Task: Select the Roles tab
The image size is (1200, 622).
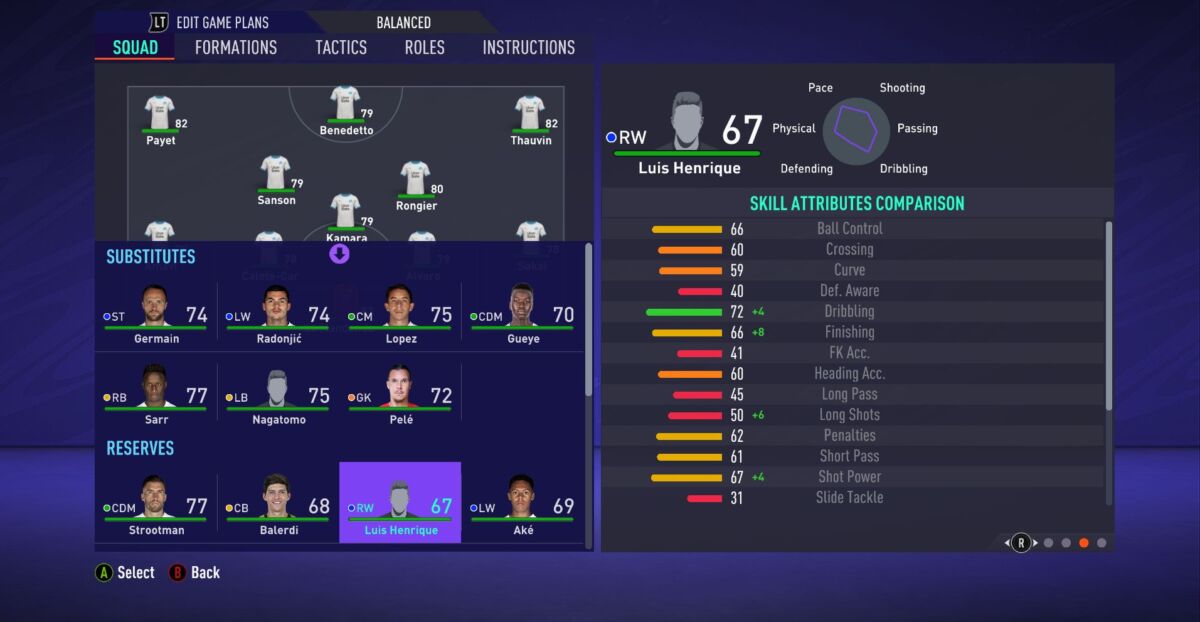Action: (424, 47)
